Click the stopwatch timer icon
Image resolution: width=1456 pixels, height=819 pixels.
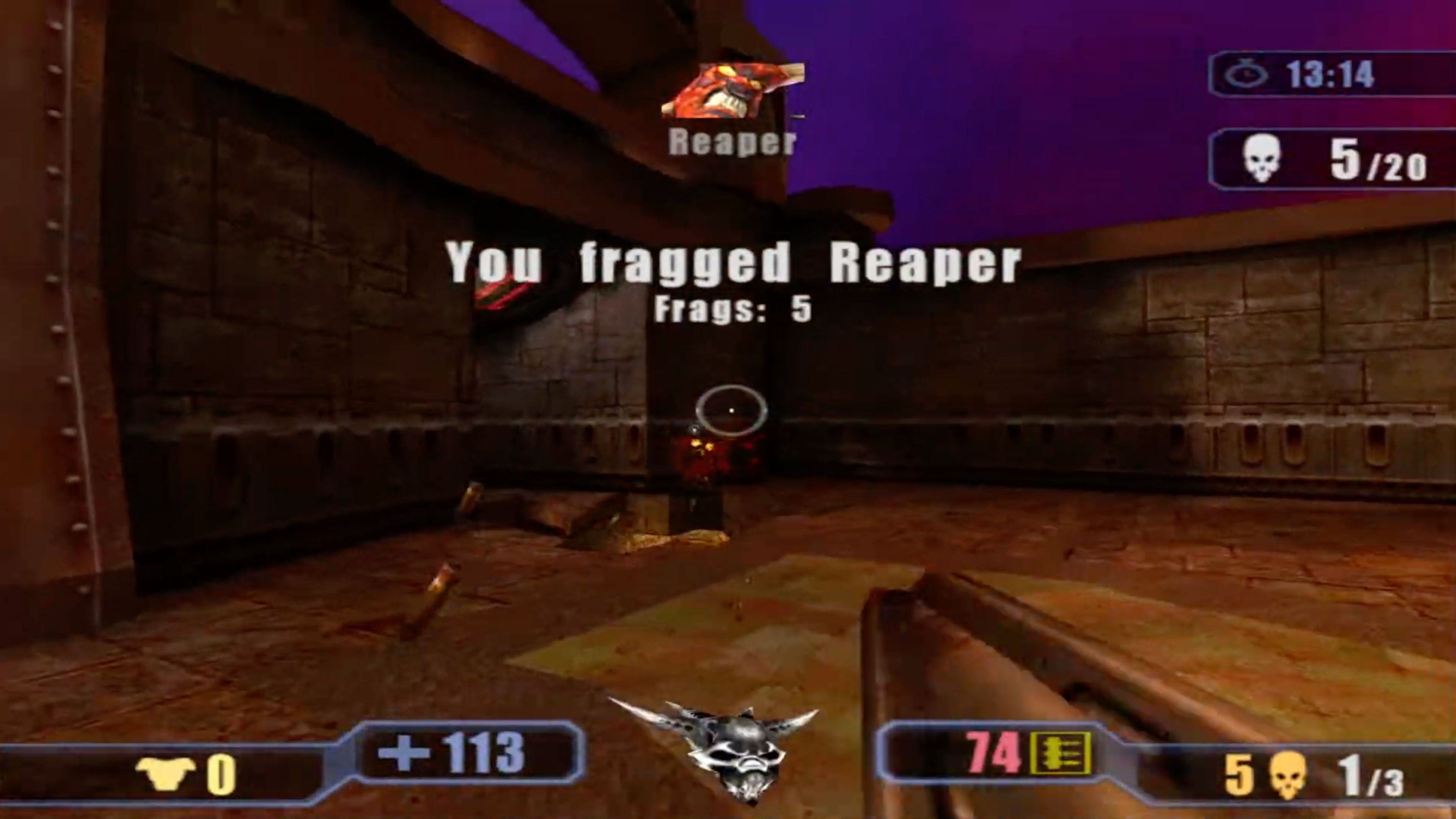1245,74
